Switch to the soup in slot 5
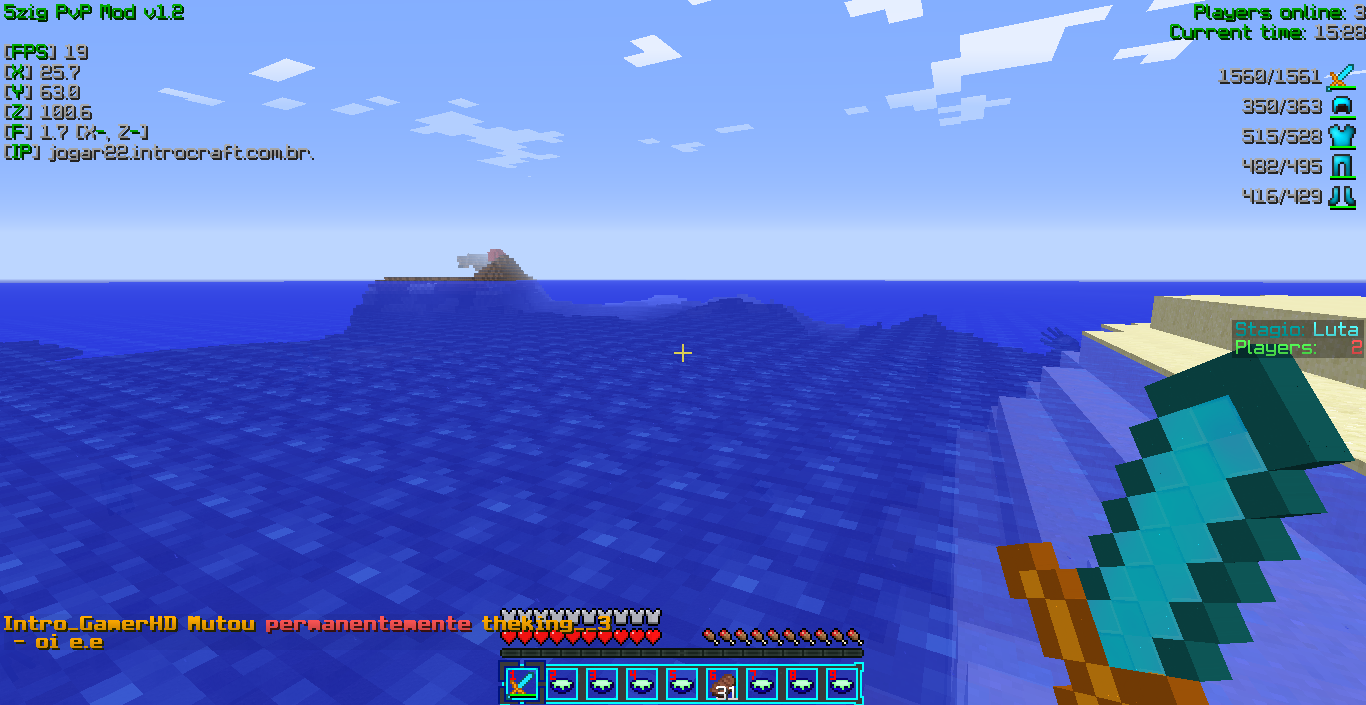 (x=682, y=684)
